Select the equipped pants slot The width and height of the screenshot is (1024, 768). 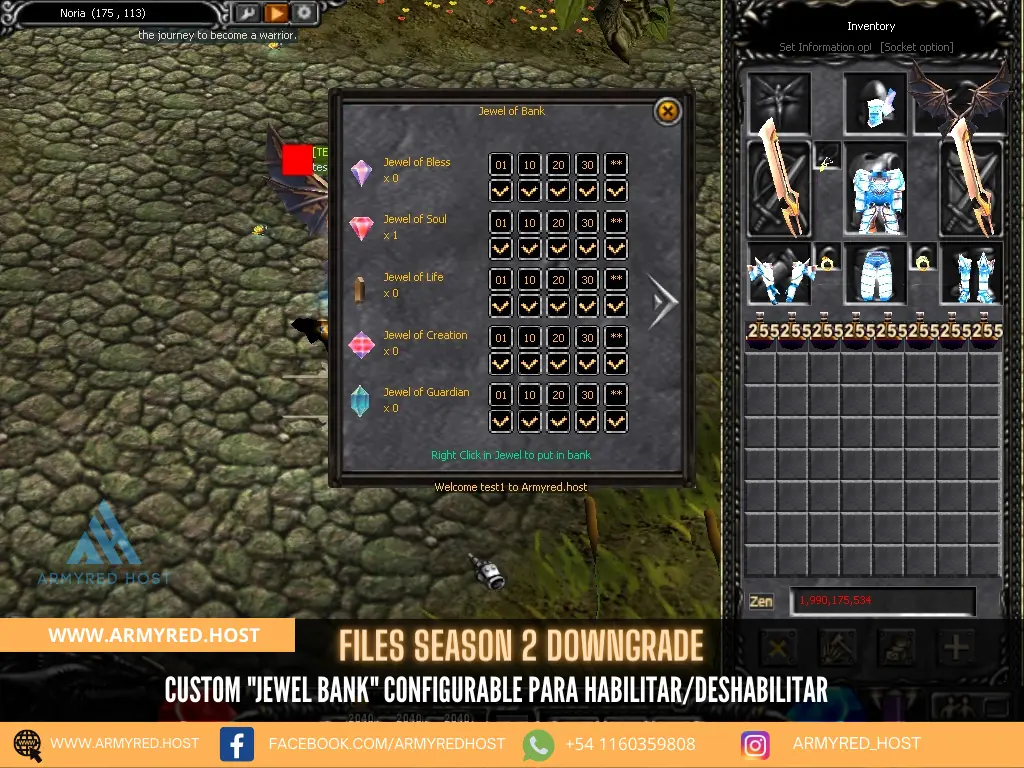(x=876, y=273)
